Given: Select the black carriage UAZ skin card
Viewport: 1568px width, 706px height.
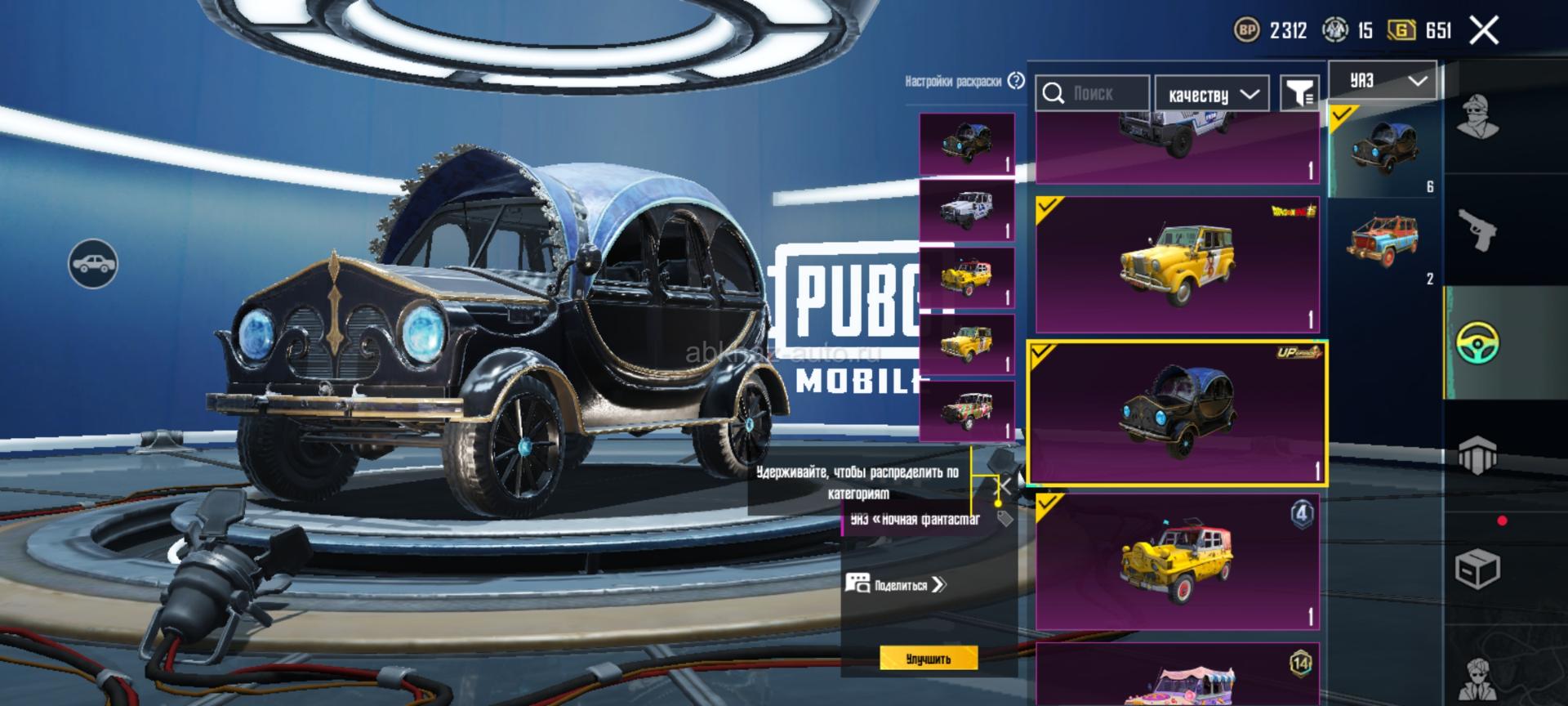Looking at the screenshot, I should point(1177,413).
